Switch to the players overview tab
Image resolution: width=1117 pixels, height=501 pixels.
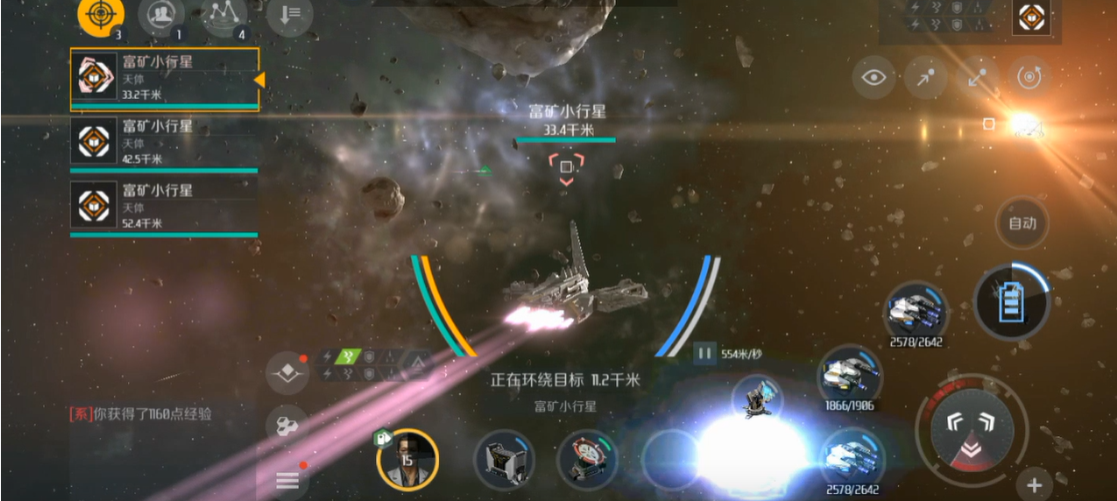coord(161,15)
